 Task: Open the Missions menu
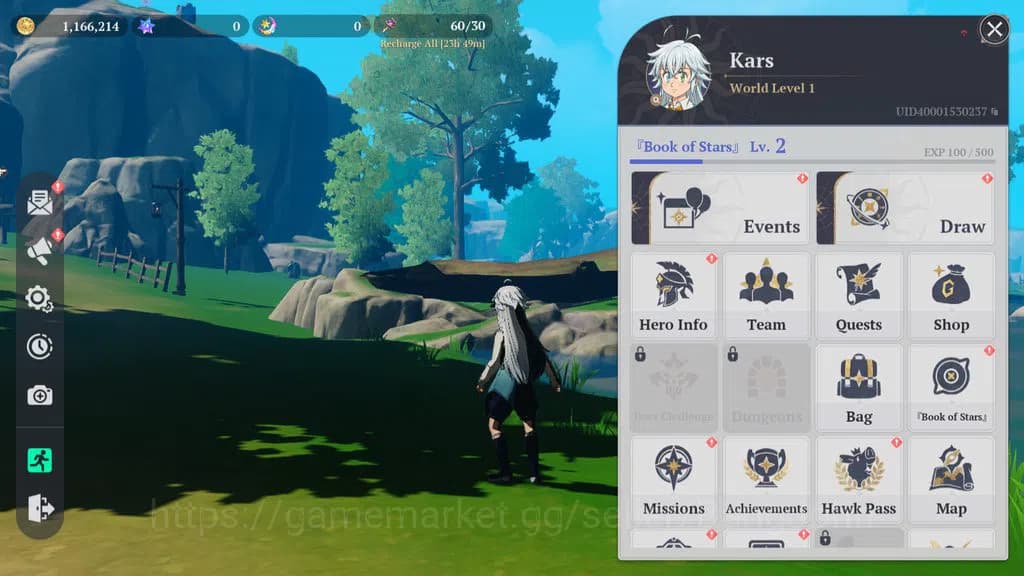tap(673, 480)
